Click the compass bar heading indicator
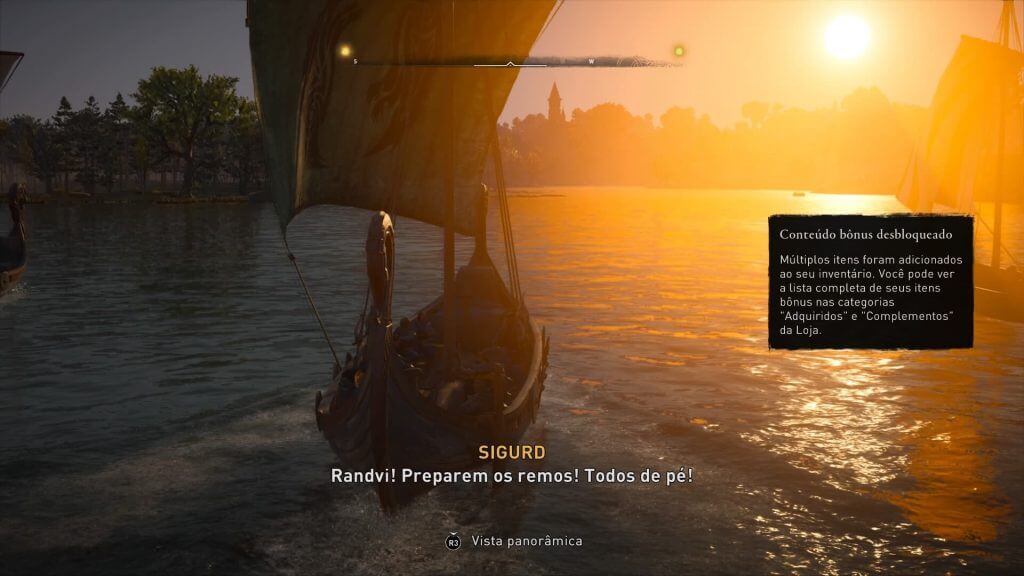Image resolution: width=1024 pixels, height=576 pixels. coord(510,63)
